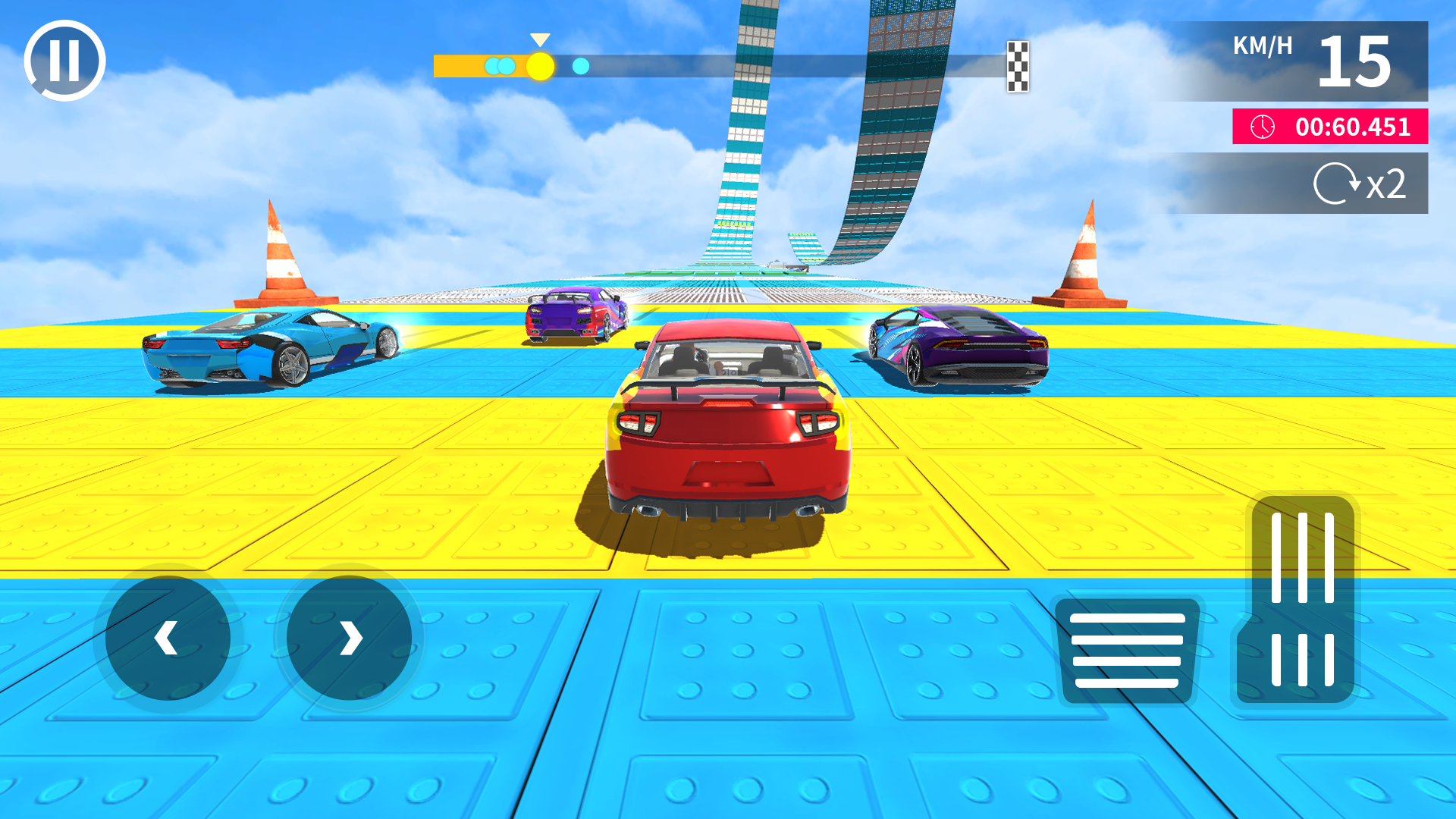Pause the game
Screen dimensions: 1456x819
(64, 59)
